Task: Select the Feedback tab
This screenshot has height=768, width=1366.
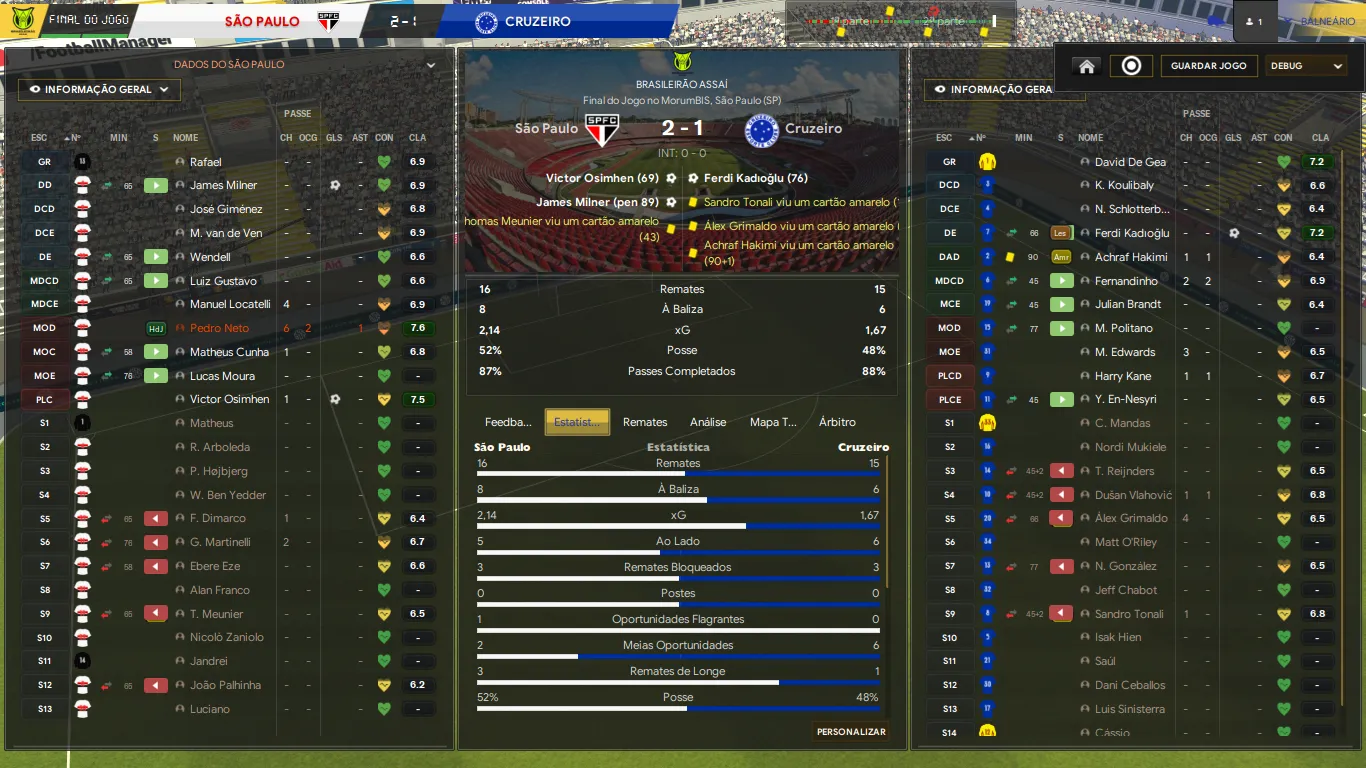Action: point(508,422)
